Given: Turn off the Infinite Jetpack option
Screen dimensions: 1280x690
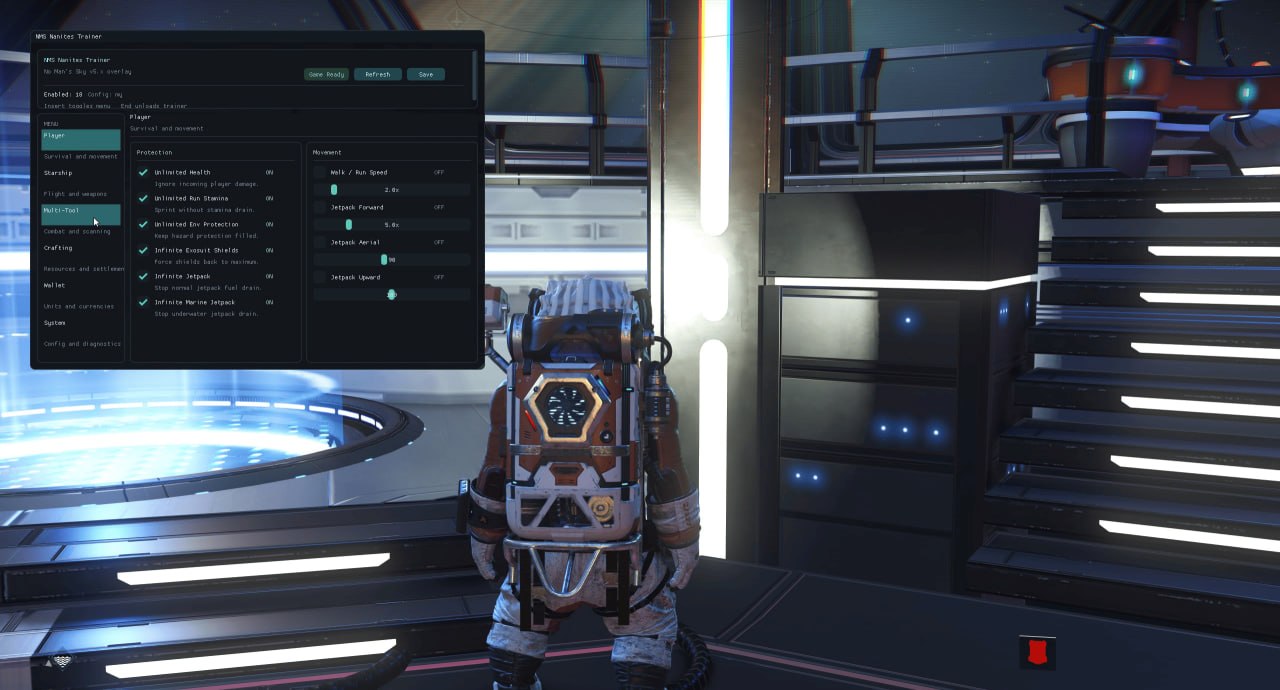Looking at the screenshot, I should pos(144,276).
